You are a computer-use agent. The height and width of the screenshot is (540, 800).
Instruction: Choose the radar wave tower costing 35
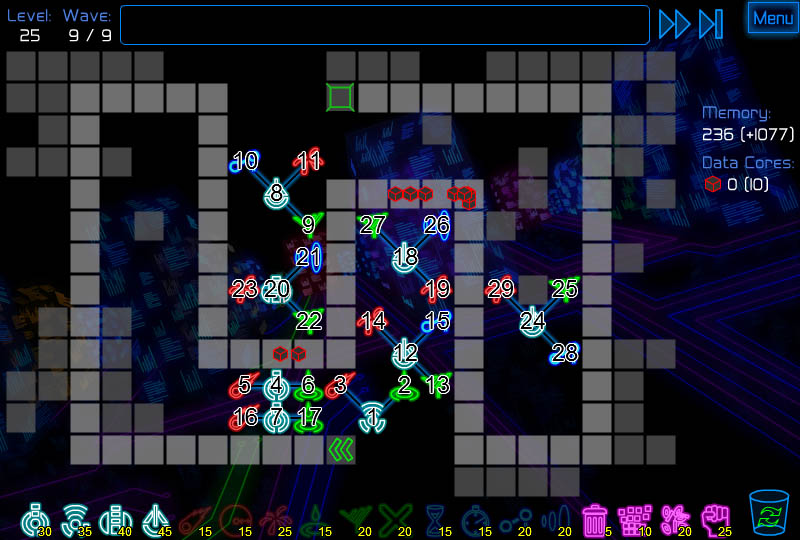[x=74, y=519]
